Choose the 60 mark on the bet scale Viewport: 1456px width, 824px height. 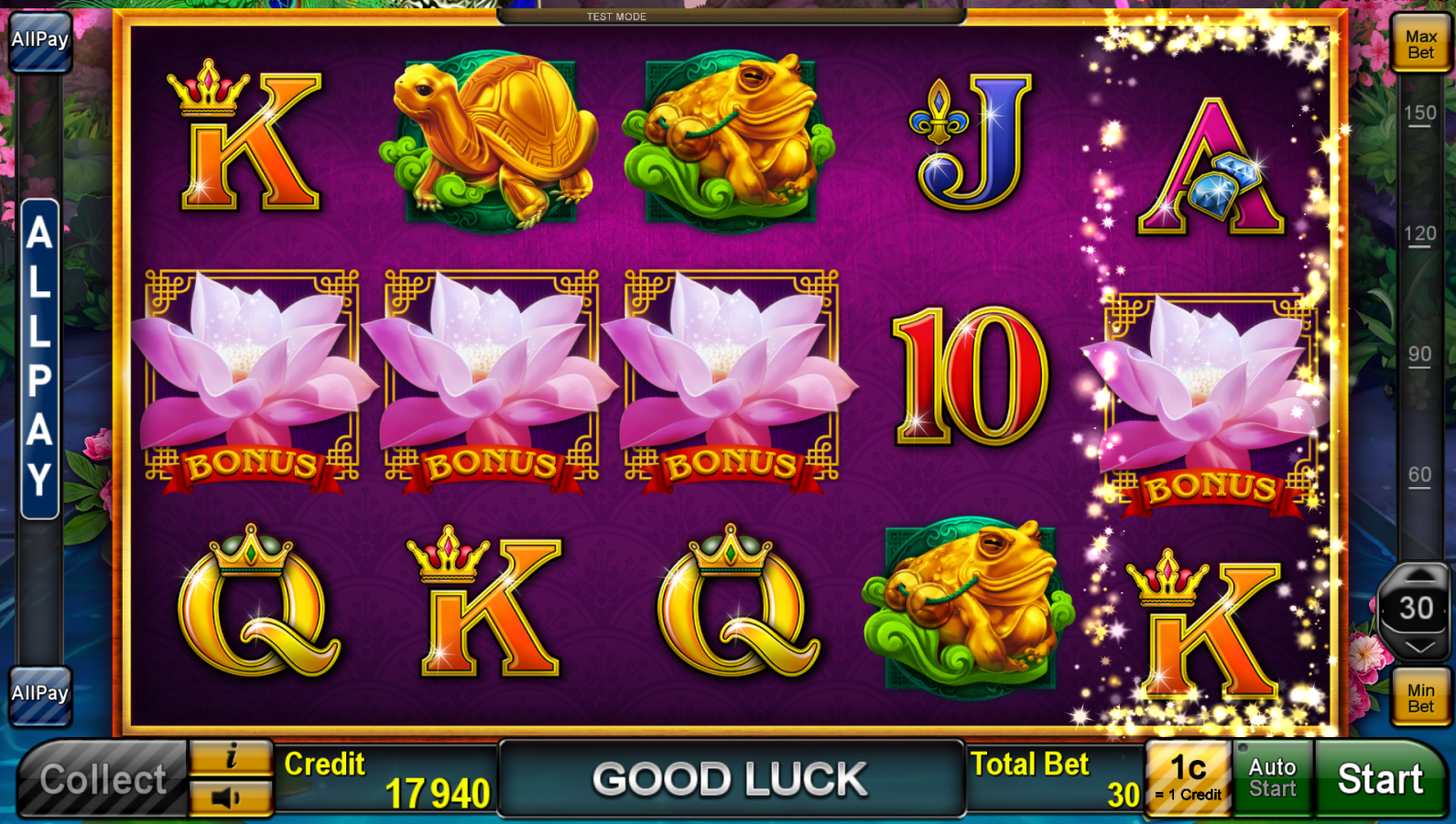click(x=1420, y=475)
